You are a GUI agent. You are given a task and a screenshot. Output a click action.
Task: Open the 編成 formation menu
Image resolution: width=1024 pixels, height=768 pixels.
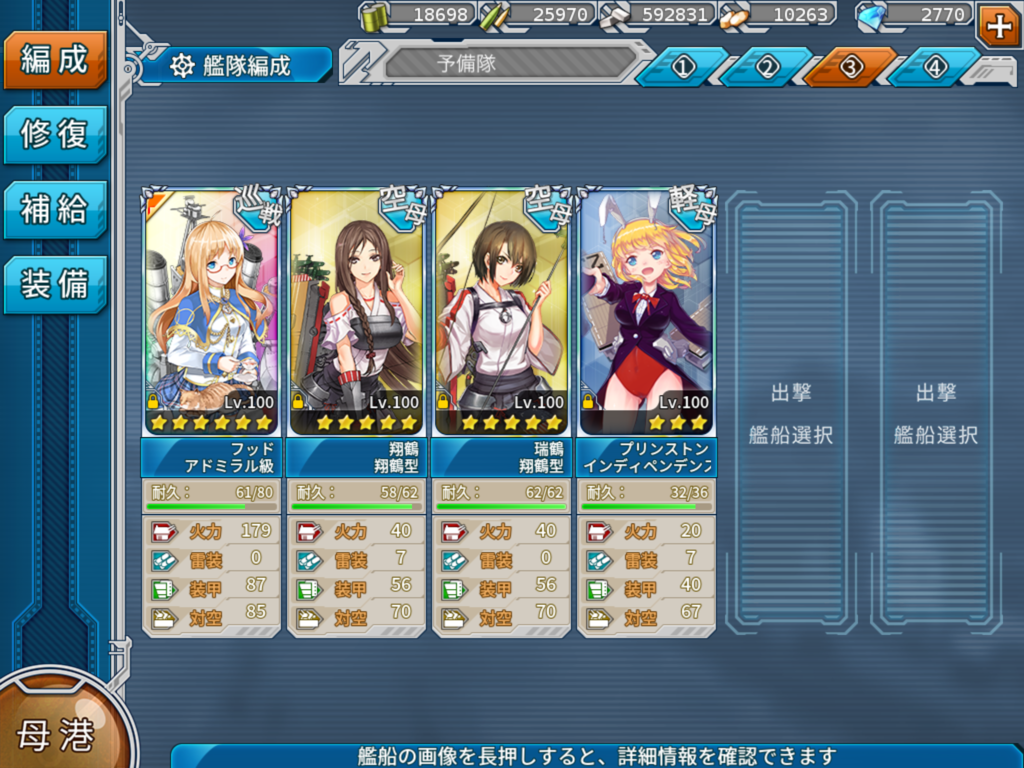[x=54, y=60]
